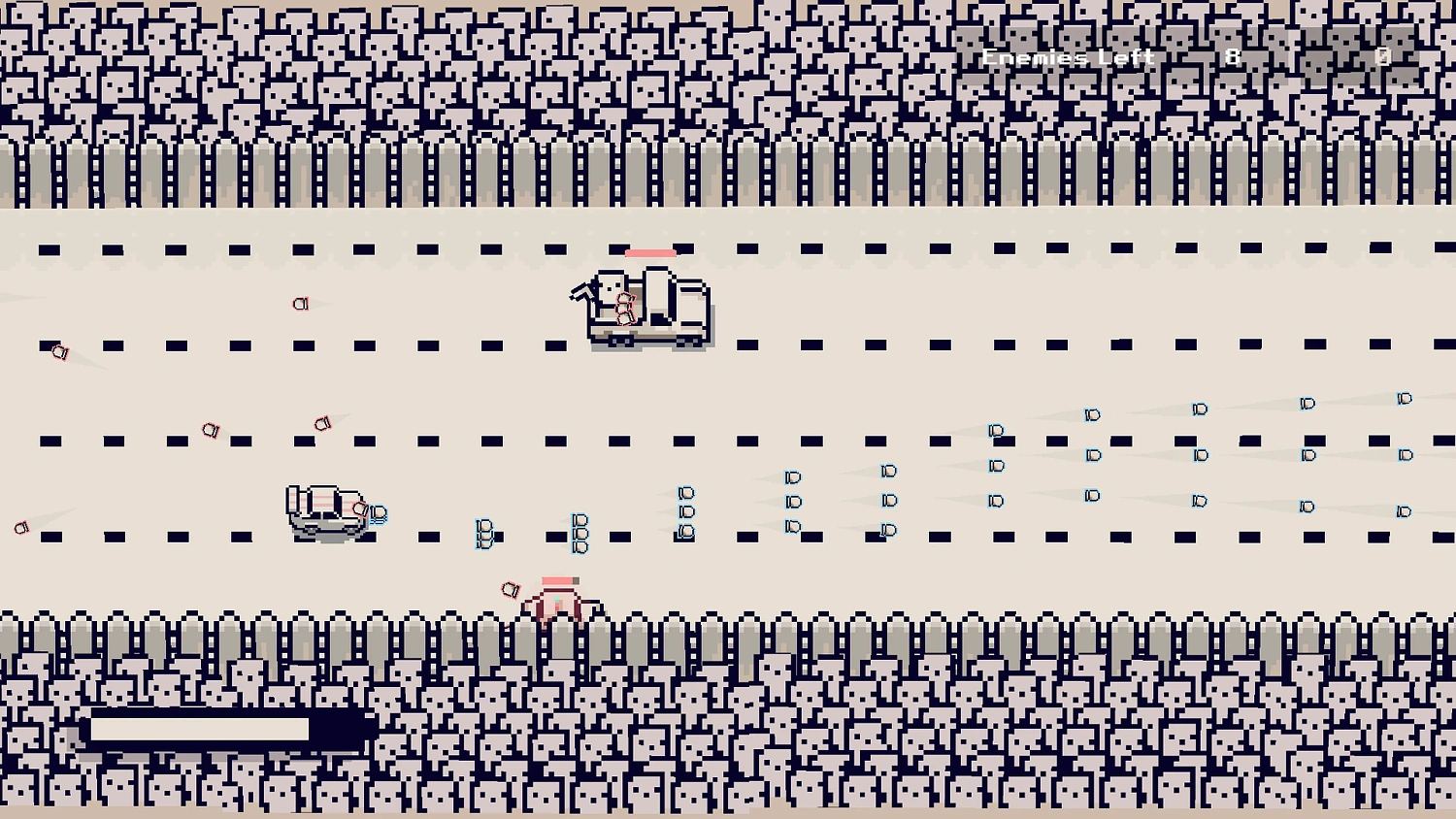Viewport: 1456px width, 819px height.
Task: Select the damaged car below the truck
Action: click(325, 509)
